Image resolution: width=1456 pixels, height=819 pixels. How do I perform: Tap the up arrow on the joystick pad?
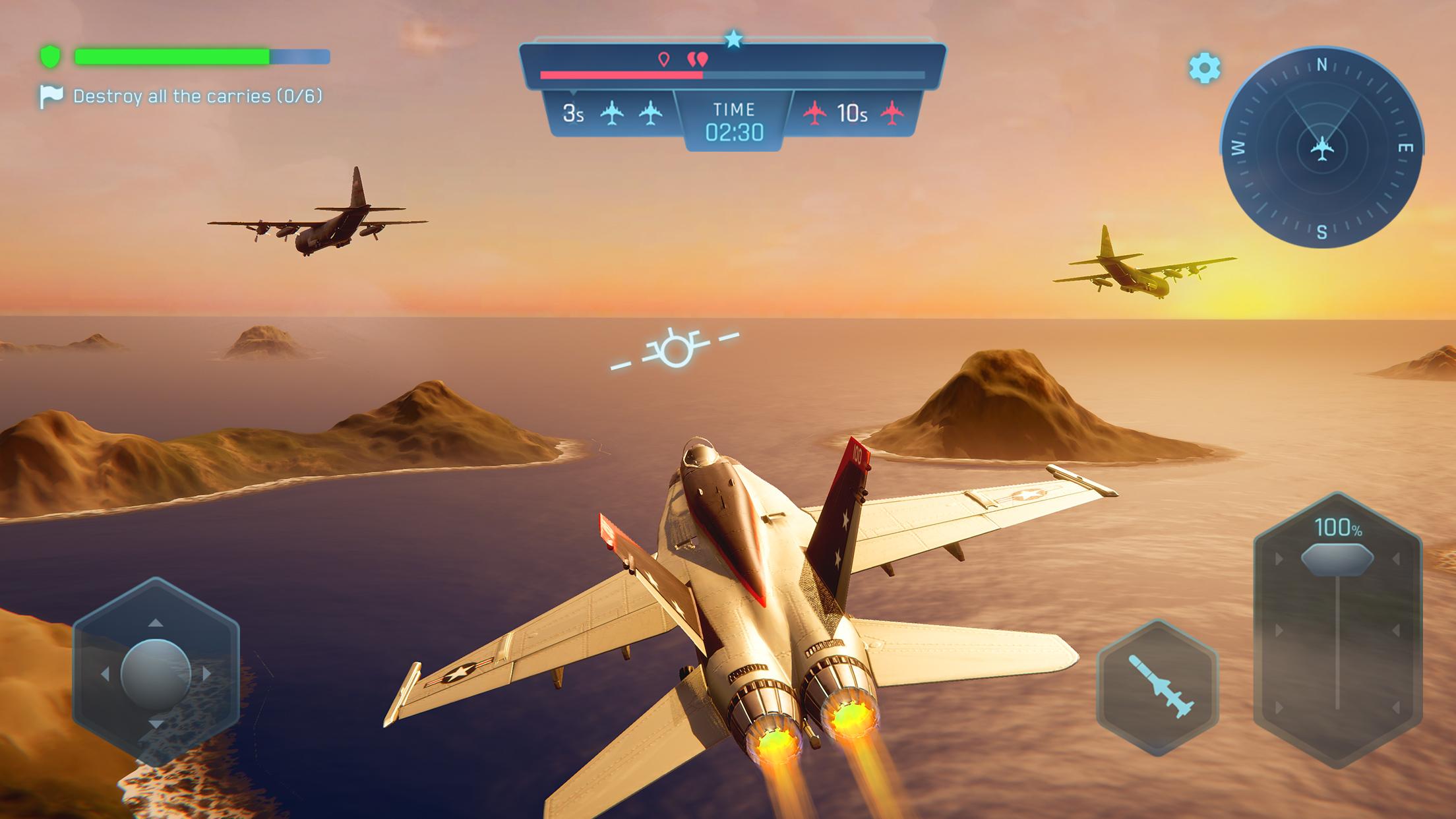click(154, 622)
